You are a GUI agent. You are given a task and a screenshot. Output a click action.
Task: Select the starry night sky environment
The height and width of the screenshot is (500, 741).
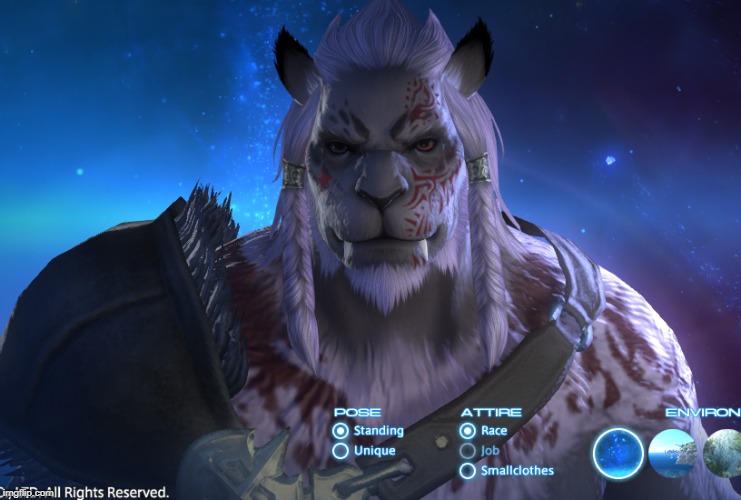pos(618,454)
